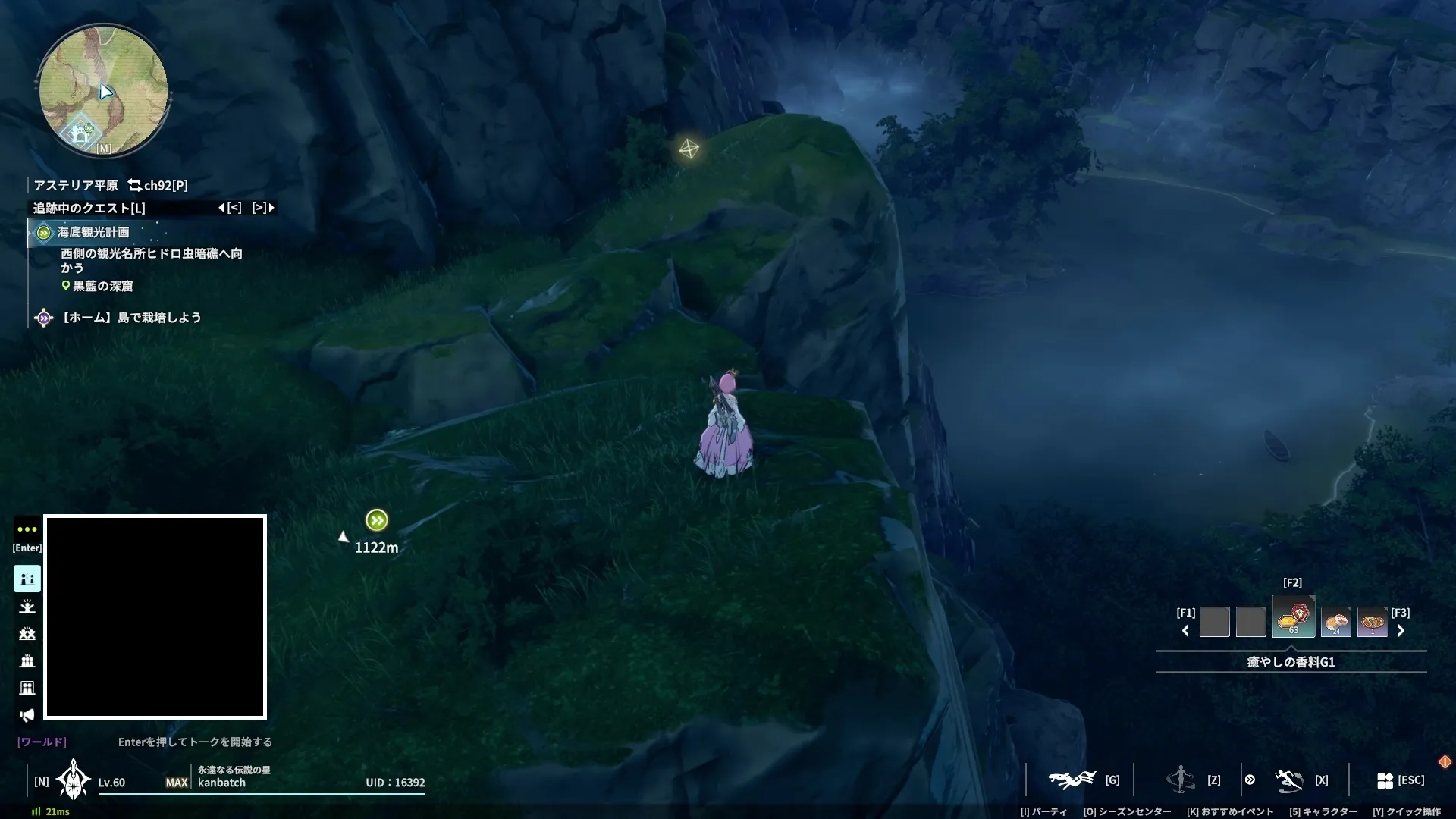Image resolution: width=1456 pixels, height=819 pixels.
Task: Open the circular minimap
Action: 103,91
